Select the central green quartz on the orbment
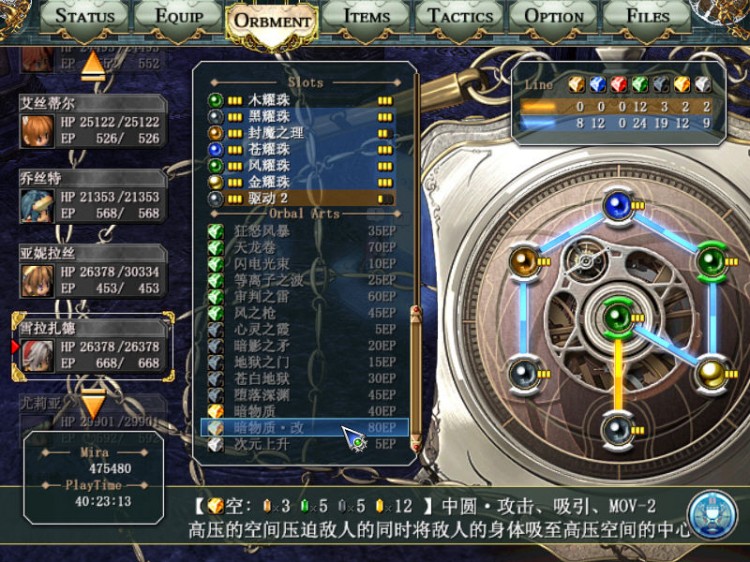The width and height of the screenshot is (750, 562). pyautogui.click(x=617, y=317)
